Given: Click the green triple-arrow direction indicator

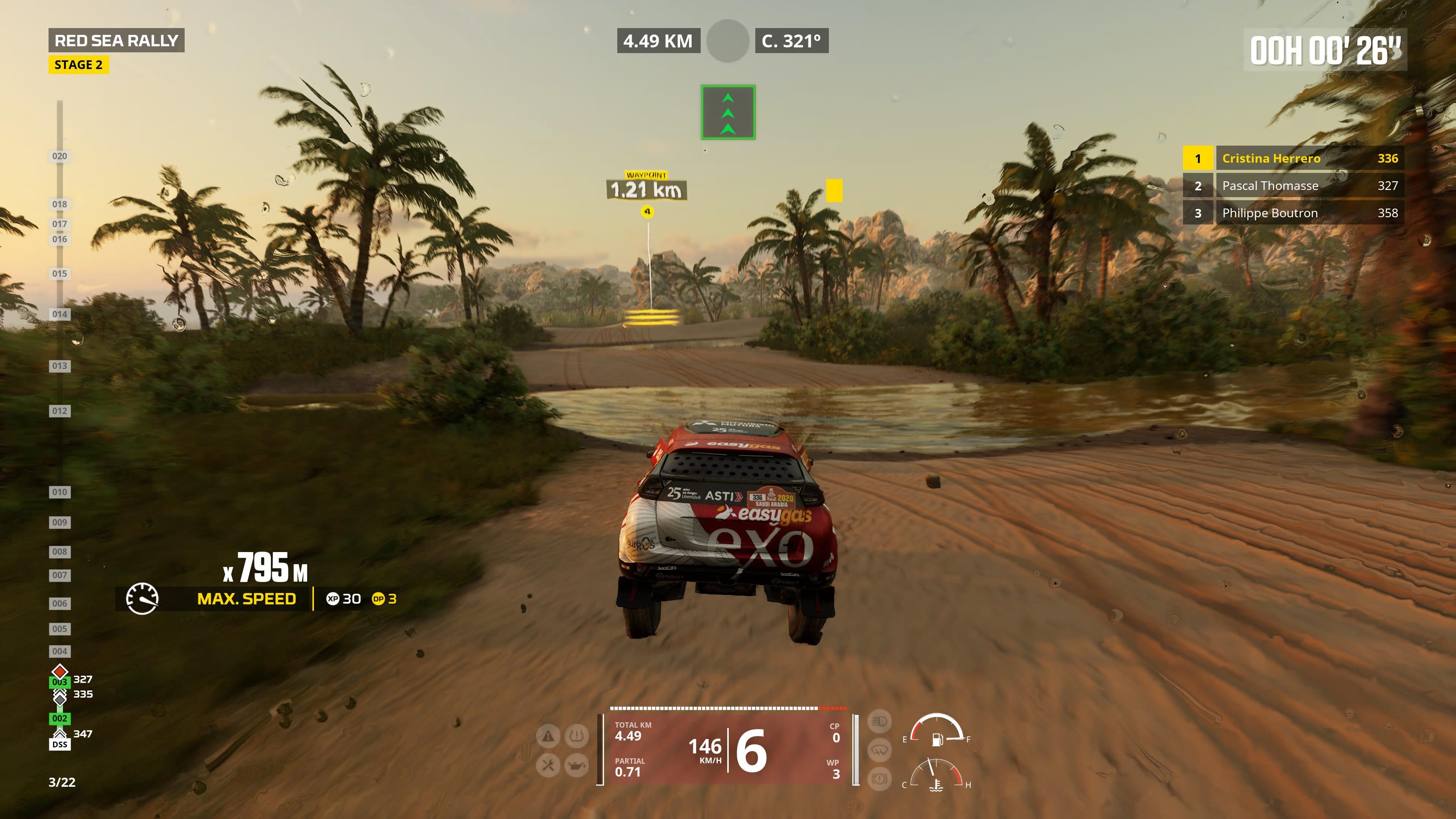Looking at the screenshot, I should pos(728,112).
